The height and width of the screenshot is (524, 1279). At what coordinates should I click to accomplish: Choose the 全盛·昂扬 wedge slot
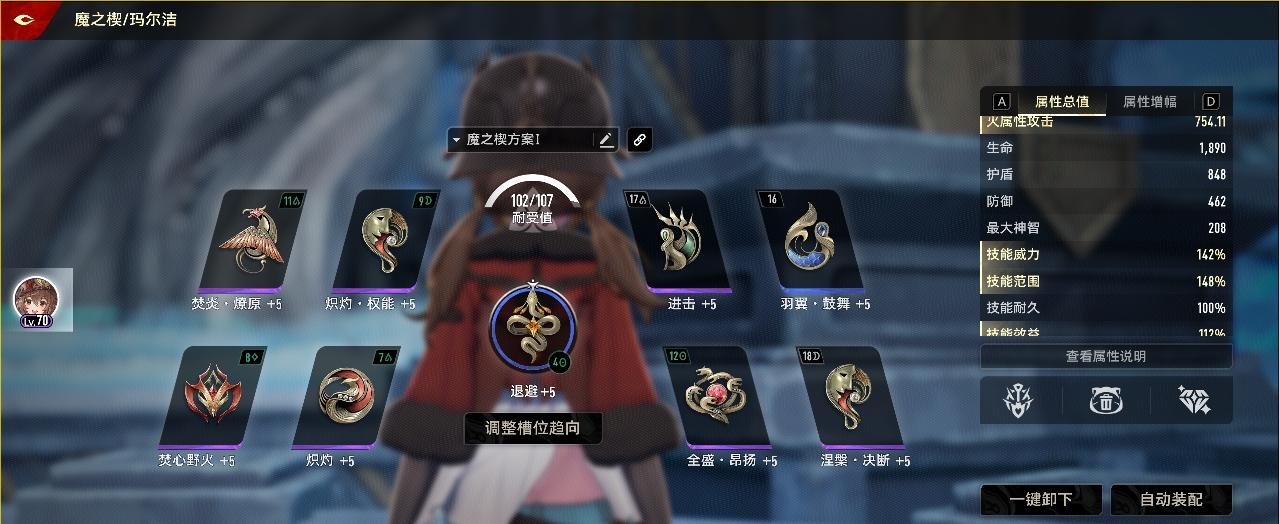[x=715, y=396]
